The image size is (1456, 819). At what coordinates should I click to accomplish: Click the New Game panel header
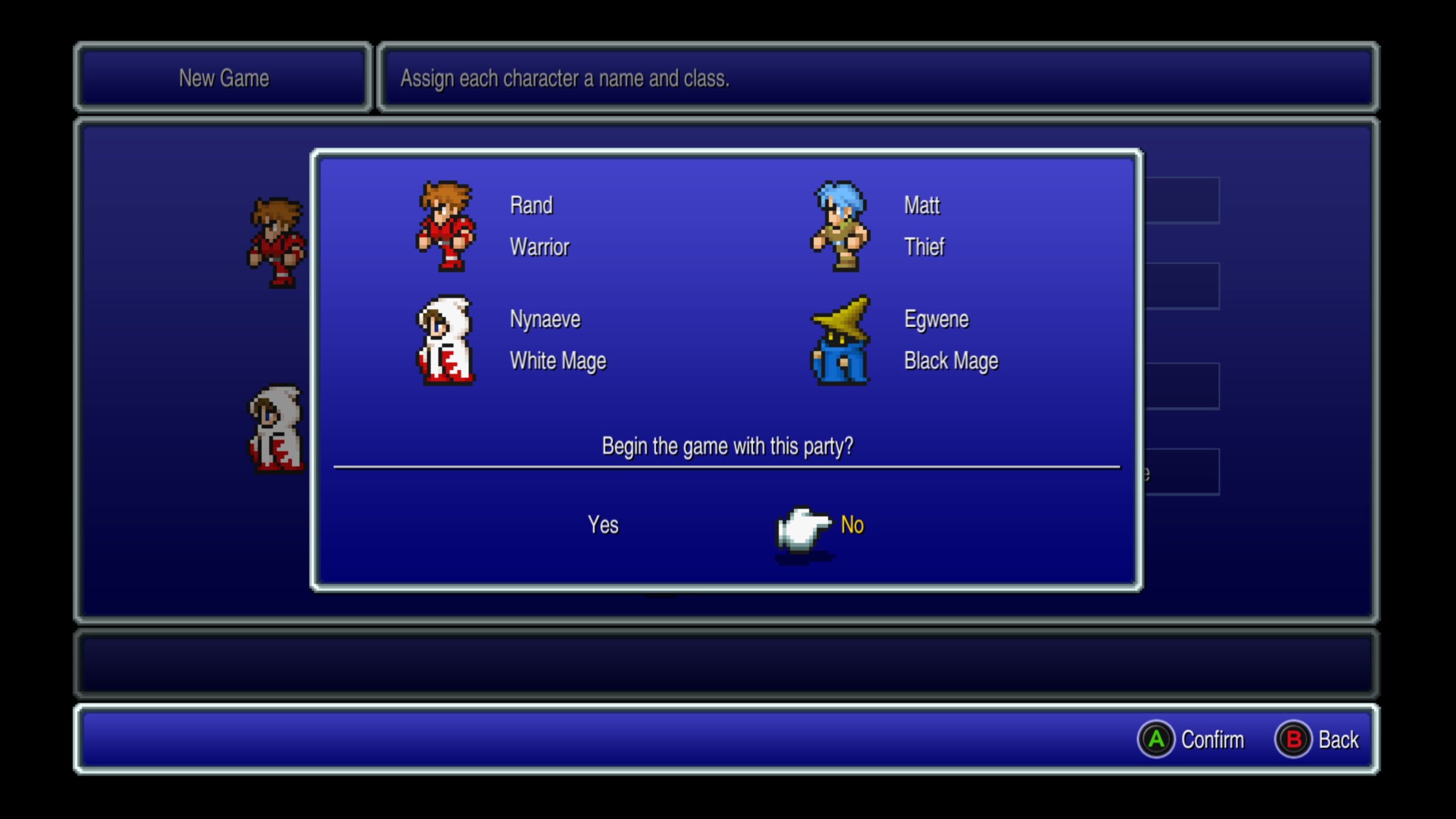tap(224, 78)
